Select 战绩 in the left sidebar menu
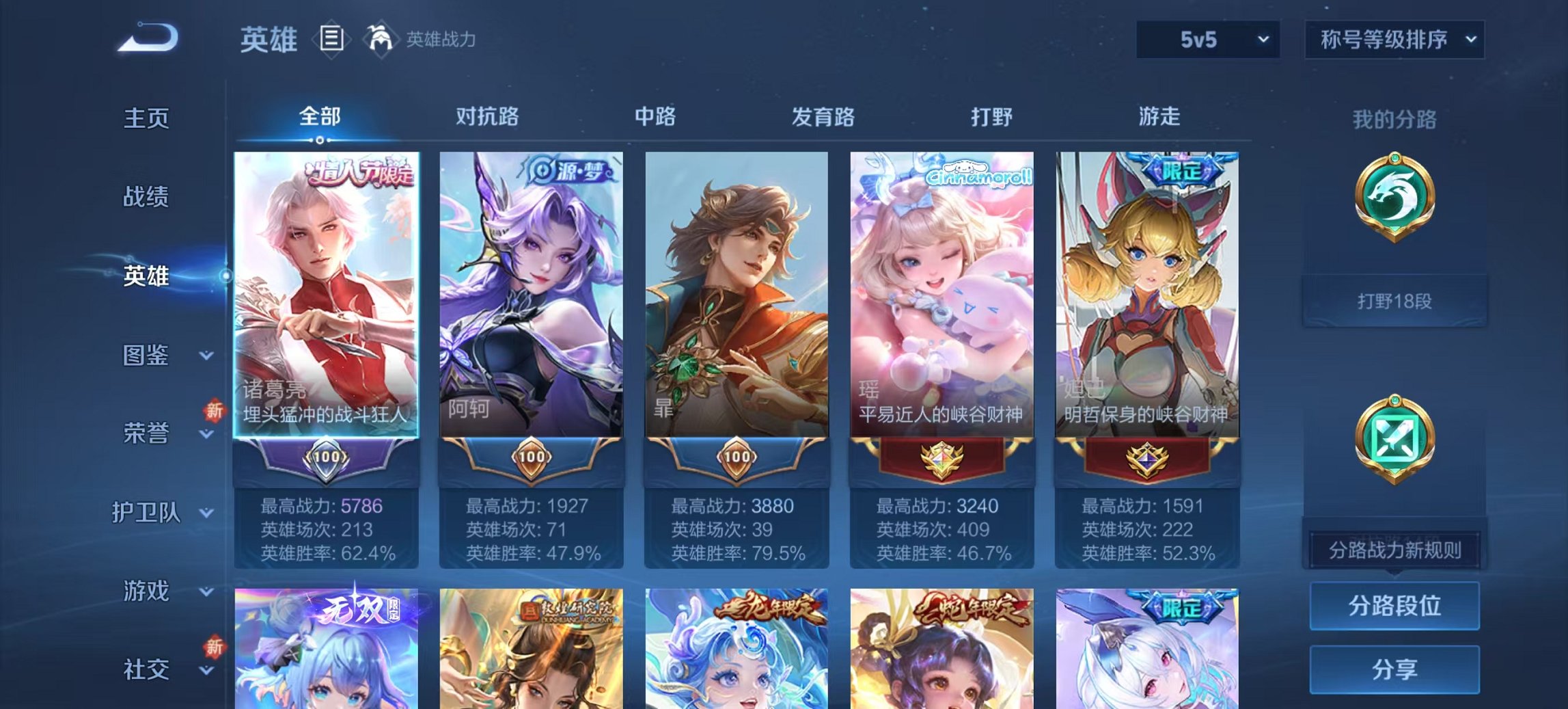Viewport: 1568px width, 709px height. click(147, 197)
